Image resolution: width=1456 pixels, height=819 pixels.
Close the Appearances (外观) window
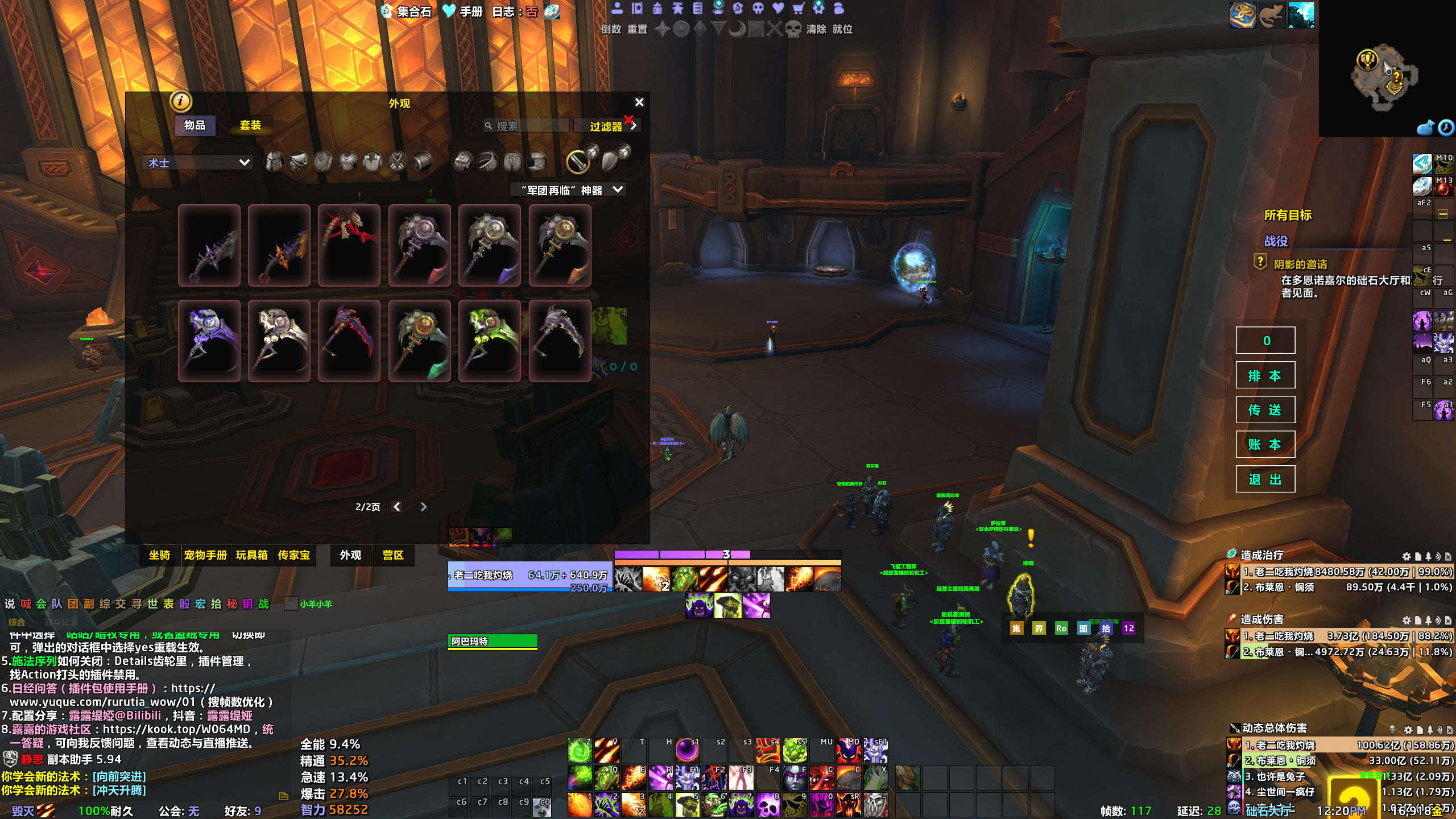pos(639,102)
